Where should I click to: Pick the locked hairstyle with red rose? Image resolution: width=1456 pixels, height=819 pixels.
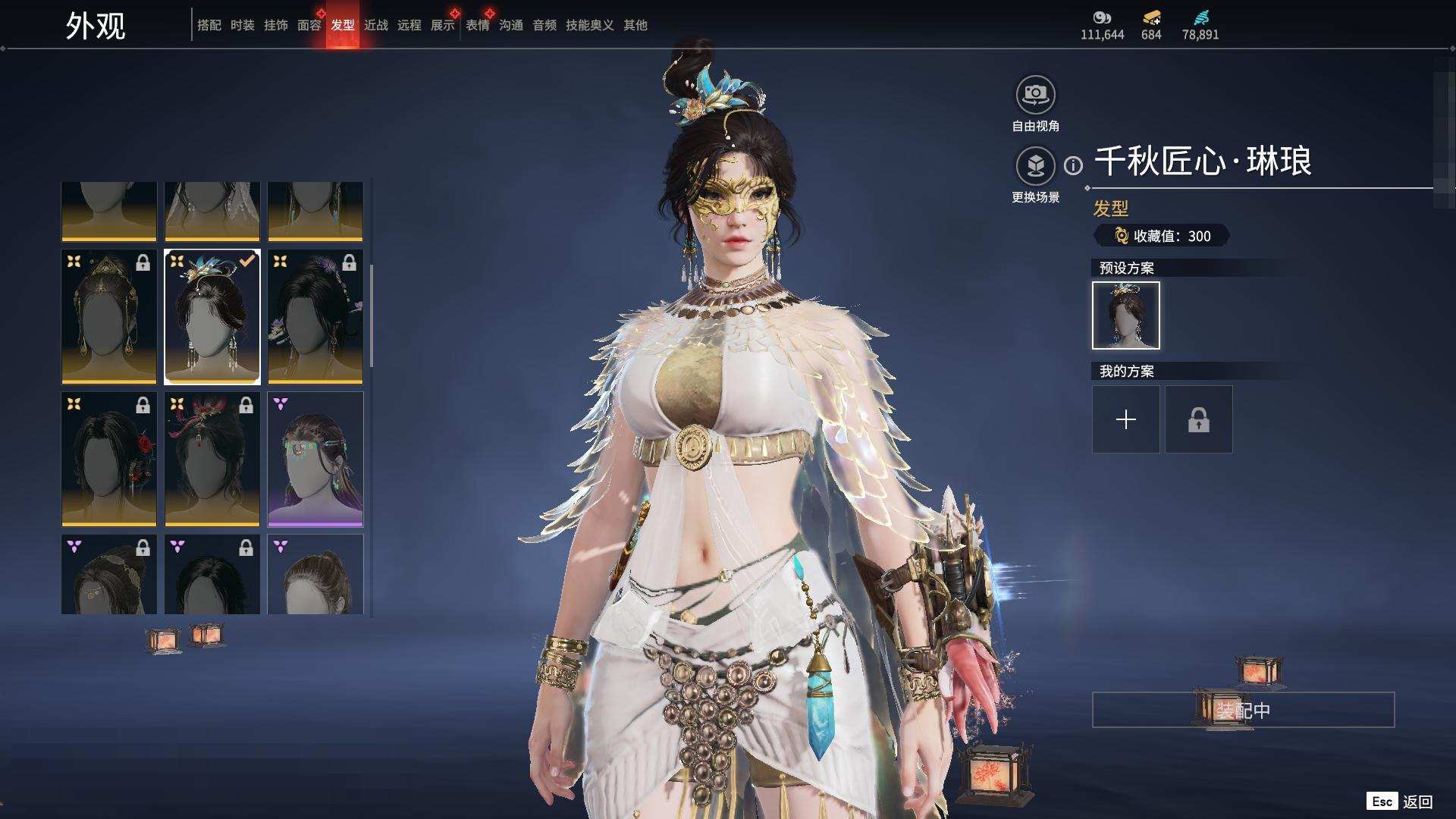109,459
